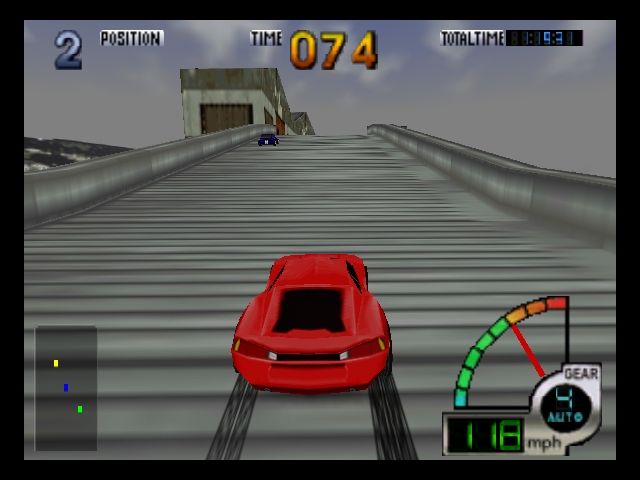
Task: Select the yellow dot on the minimap
Action: coord(56,363)
